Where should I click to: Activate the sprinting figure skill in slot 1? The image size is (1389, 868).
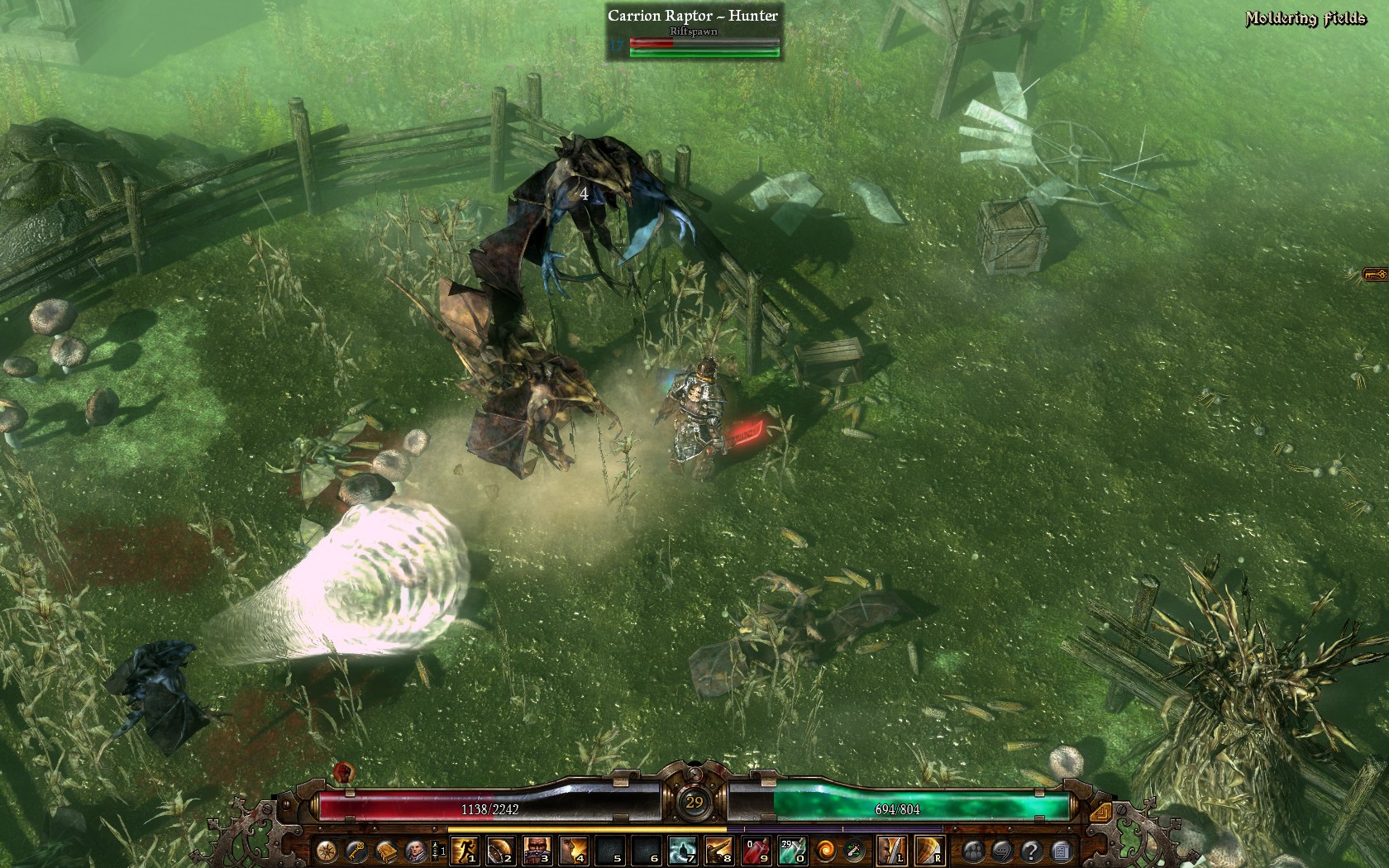coord(465,850)
